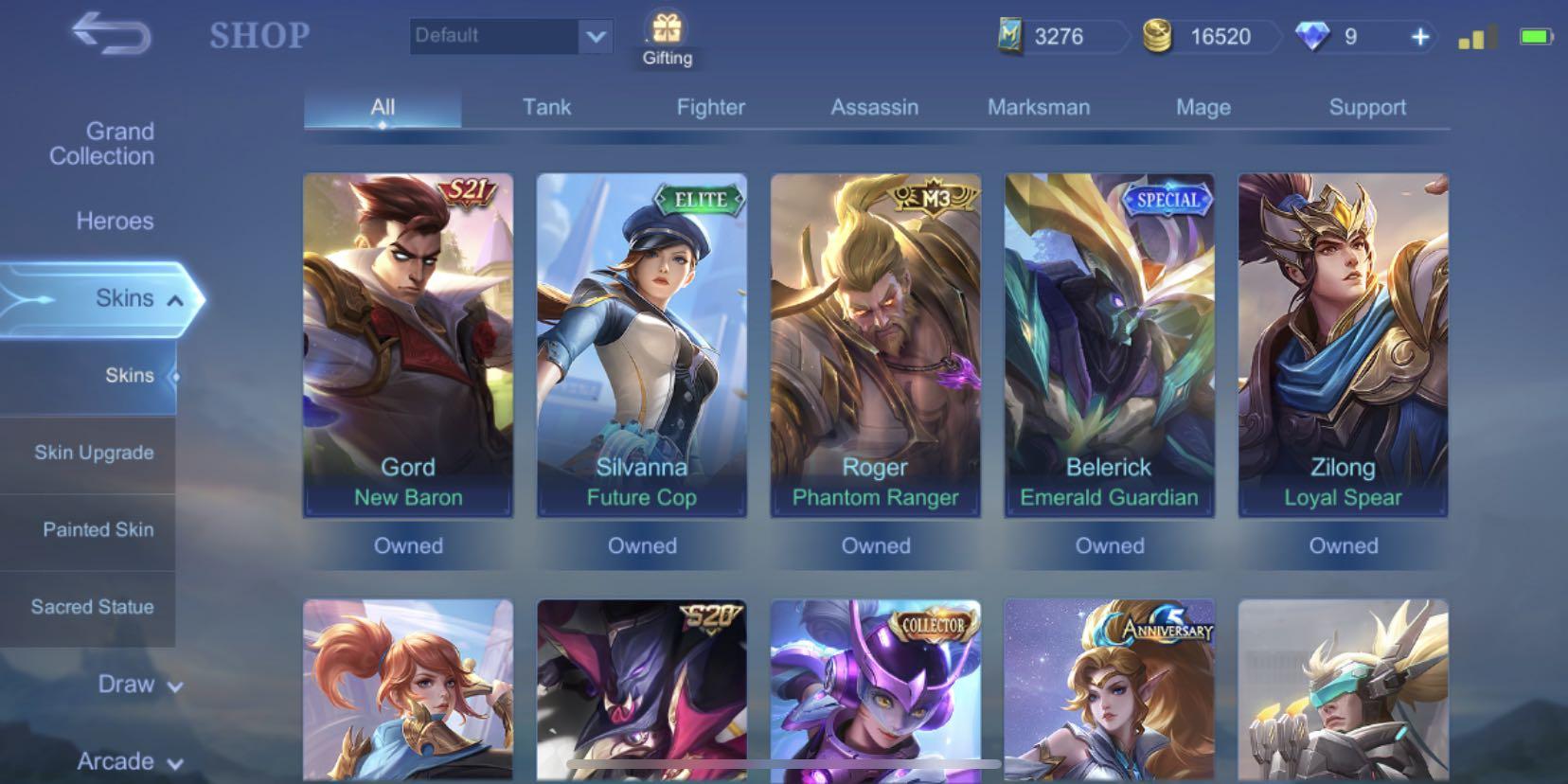Open the Default shop filter dropdown
Screen dimensions: 1568x784
tap(511, 36)
